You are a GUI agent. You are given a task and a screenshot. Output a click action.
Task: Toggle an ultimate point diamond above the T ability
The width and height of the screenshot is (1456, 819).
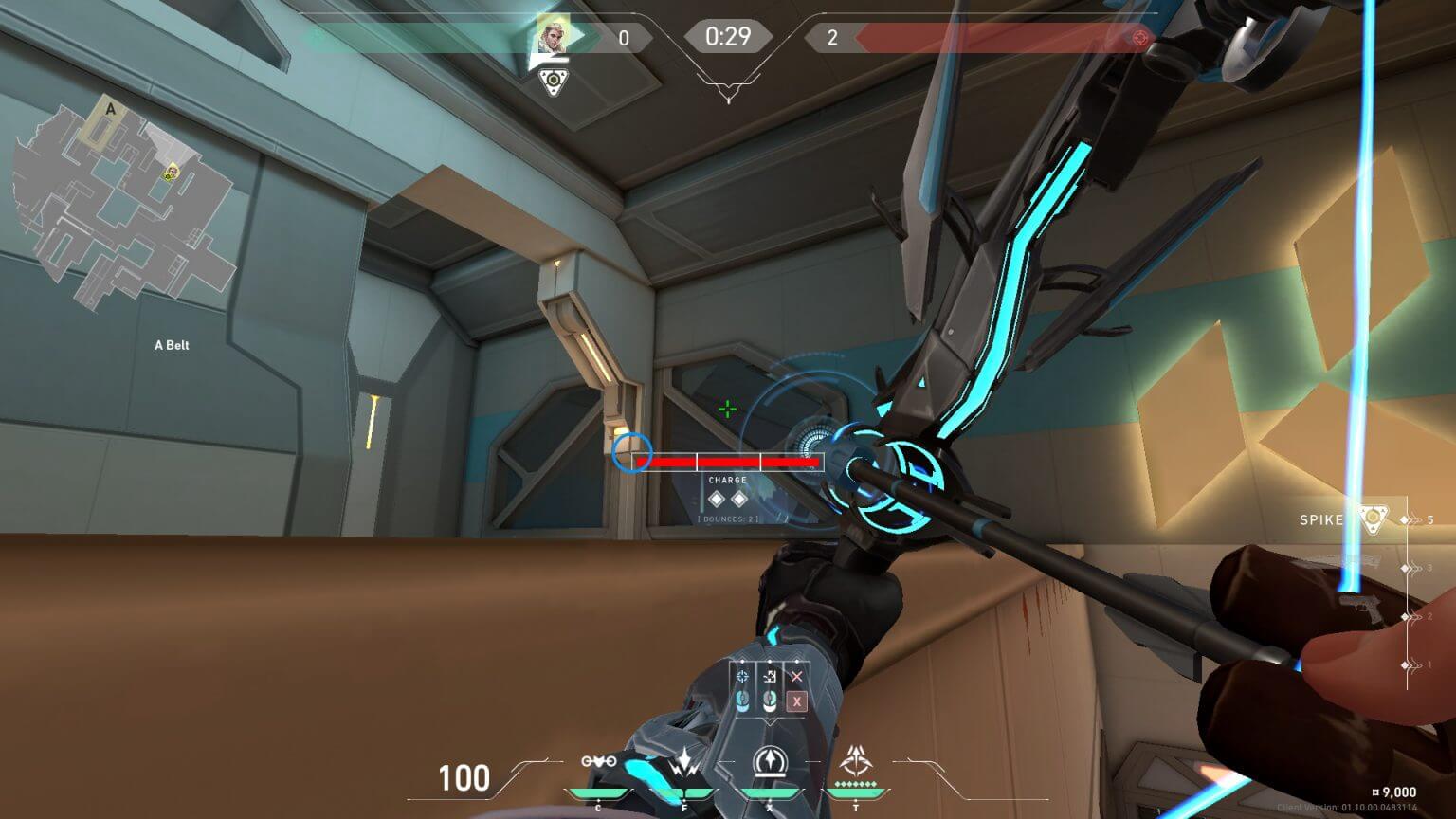[x=856, y=783]
